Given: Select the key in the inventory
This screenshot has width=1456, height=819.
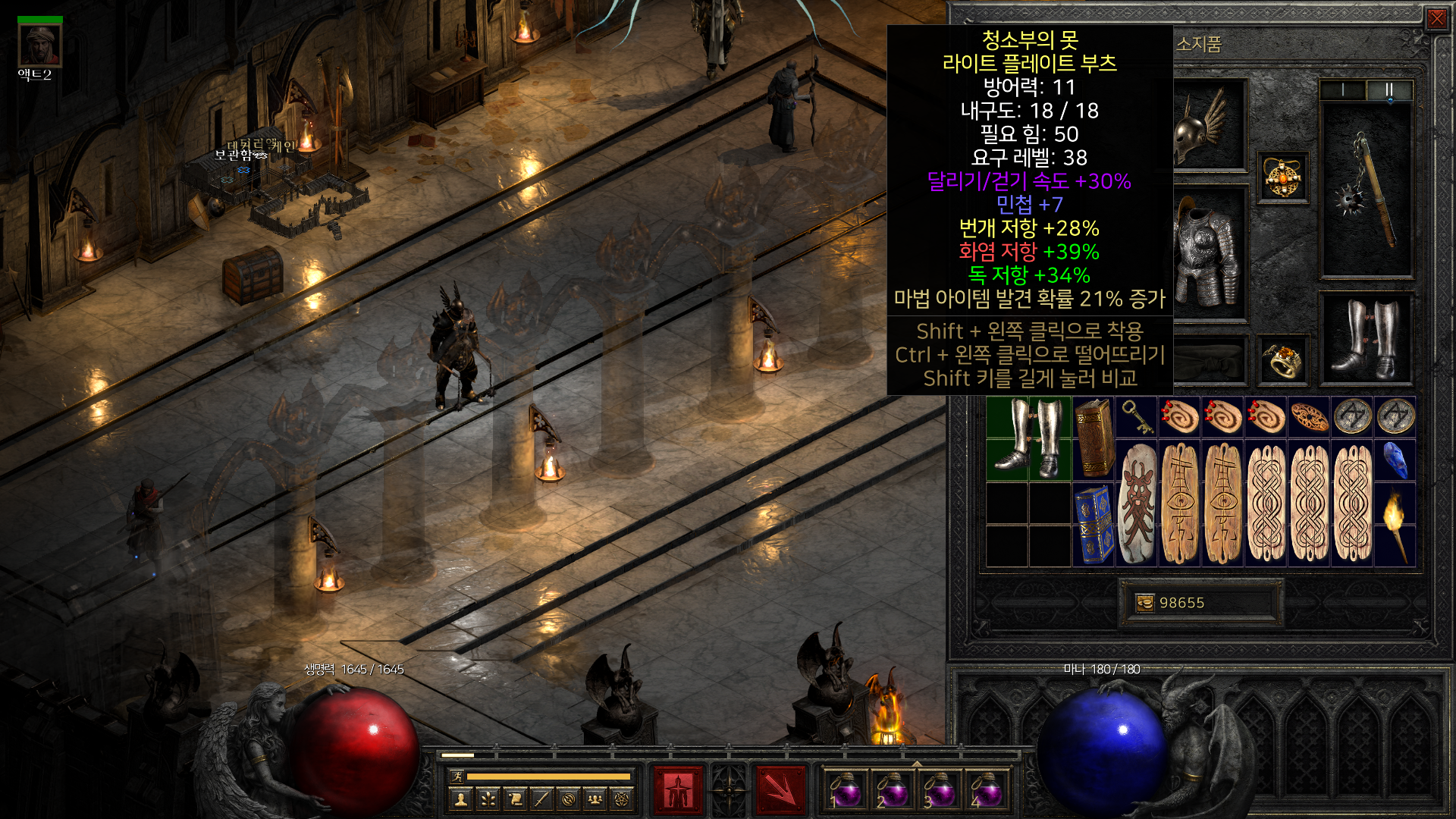Looking at the screenshot, I should (x=1136, y=416).
